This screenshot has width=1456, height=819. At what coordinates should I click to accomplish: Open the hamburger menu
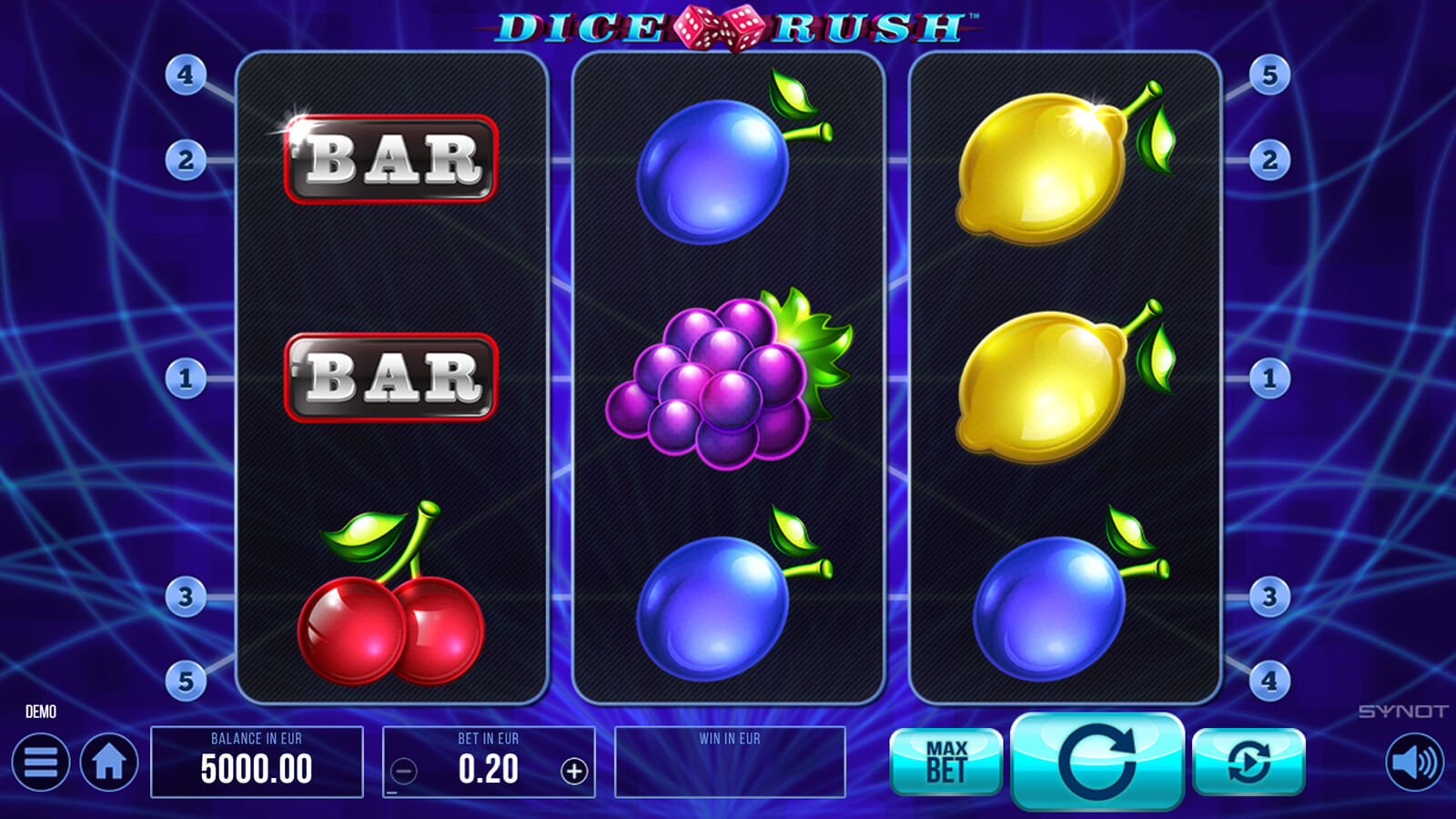tap(40, 763)
